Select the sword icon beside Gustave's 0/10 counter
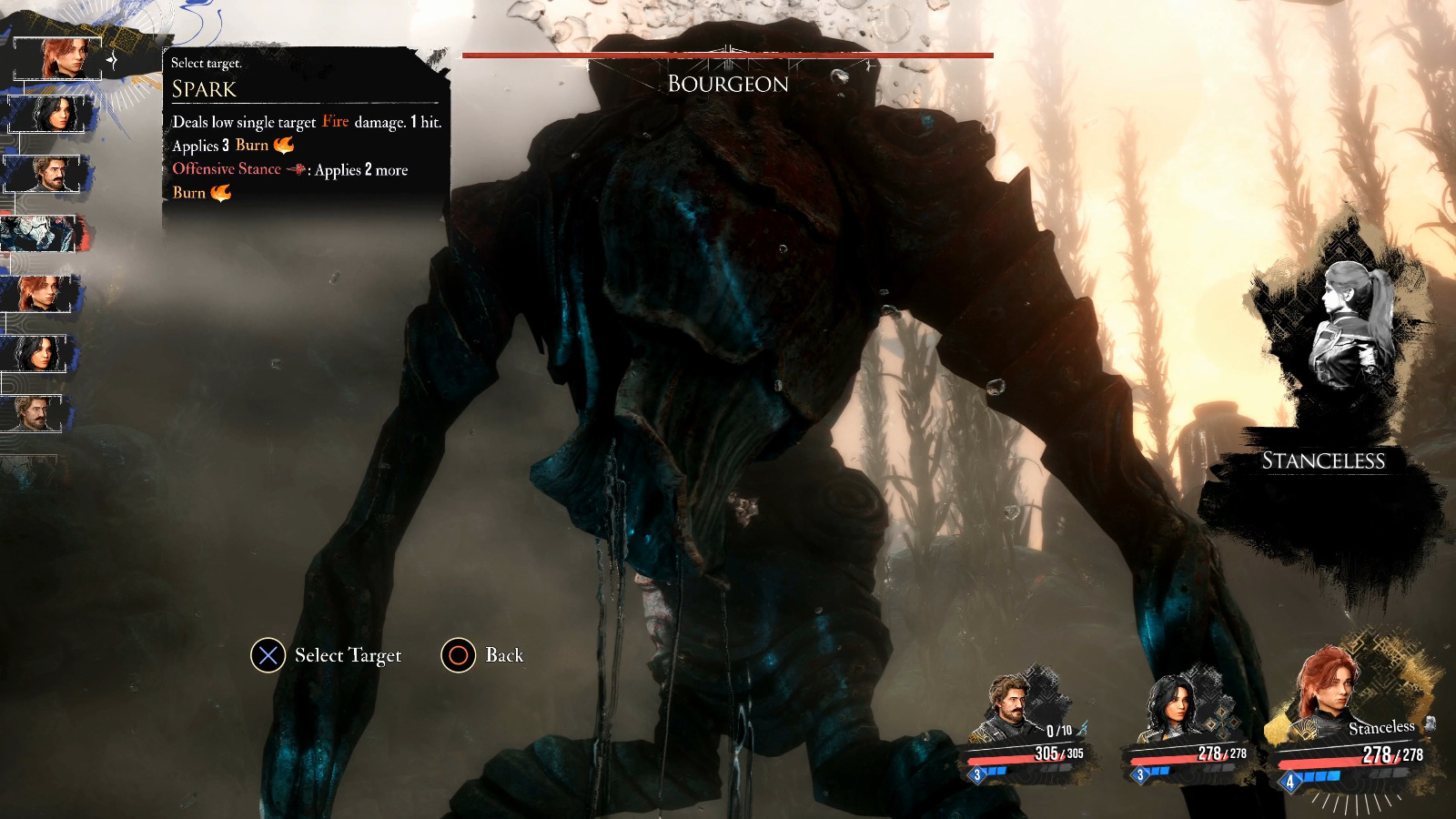The width and height of the screenshot is (1456, 819). (x=1083, y=728)
